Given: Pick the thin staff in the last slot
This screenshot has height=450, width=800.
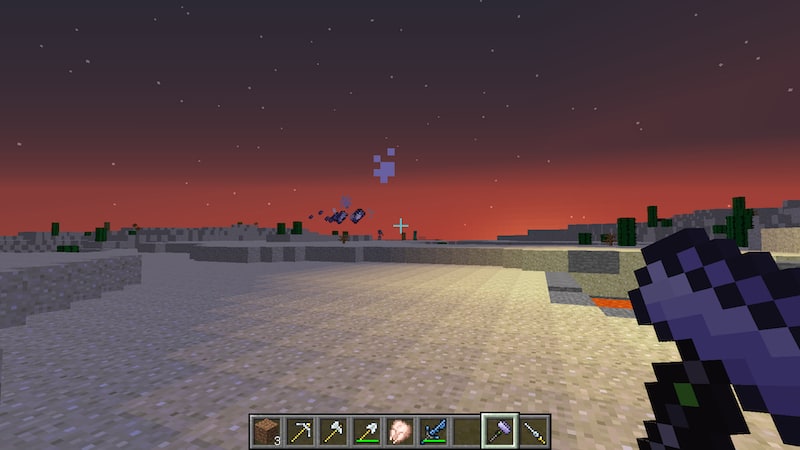Looking at the screenshot, I should [x=534, y=431].
